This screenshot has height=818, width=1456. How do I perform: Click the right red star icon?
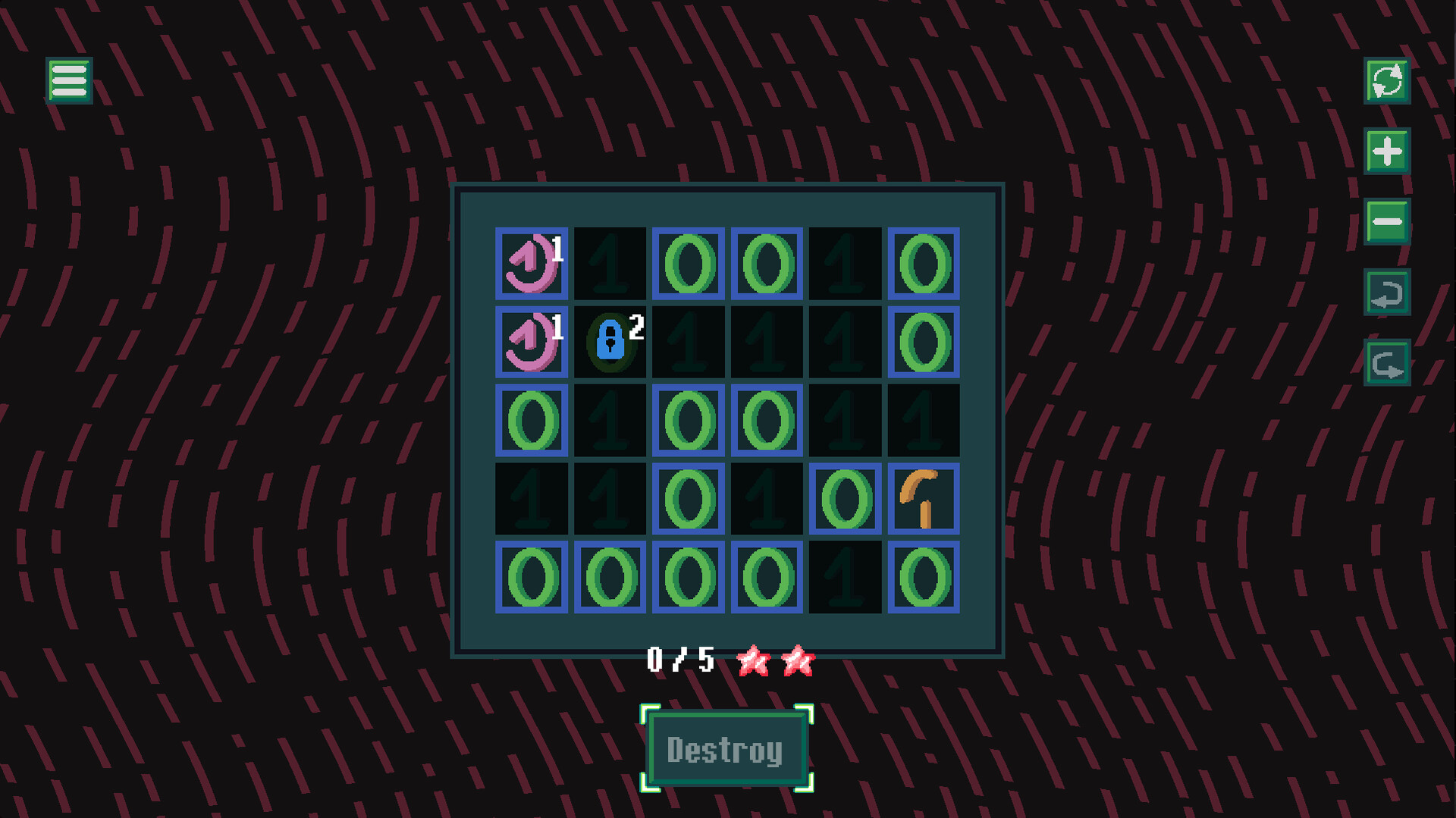coord(799,660)
